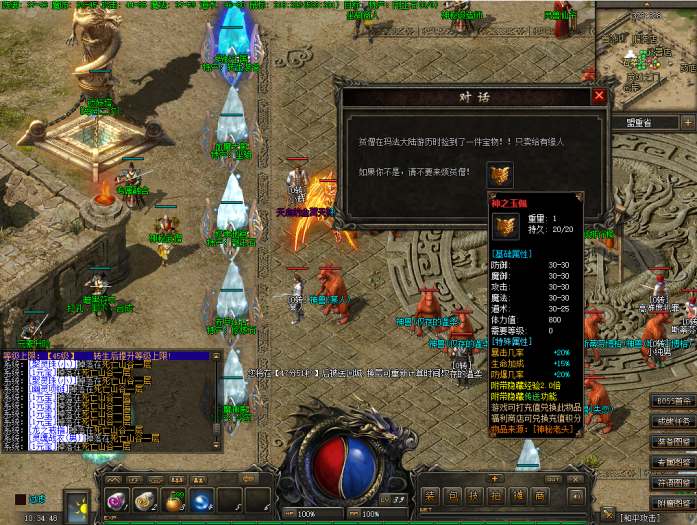Open the 装备图鉴 panel
Screen dimensions: 697x525
[x=673, y=441]
